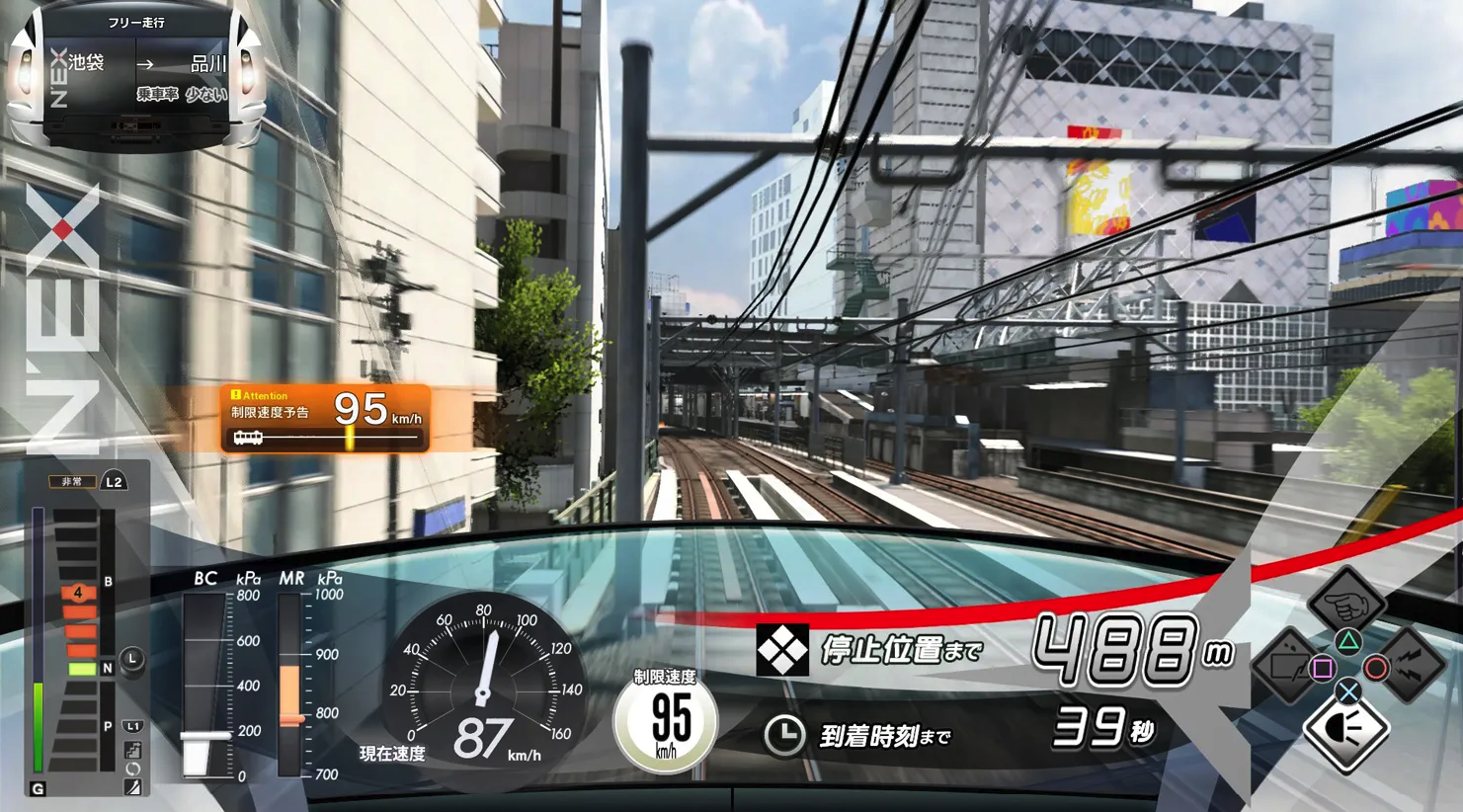Expand the L2 shoulder control at lever top
Image resolution: width=1463 pixels, height=812 pixels.
tap(115, 482)
